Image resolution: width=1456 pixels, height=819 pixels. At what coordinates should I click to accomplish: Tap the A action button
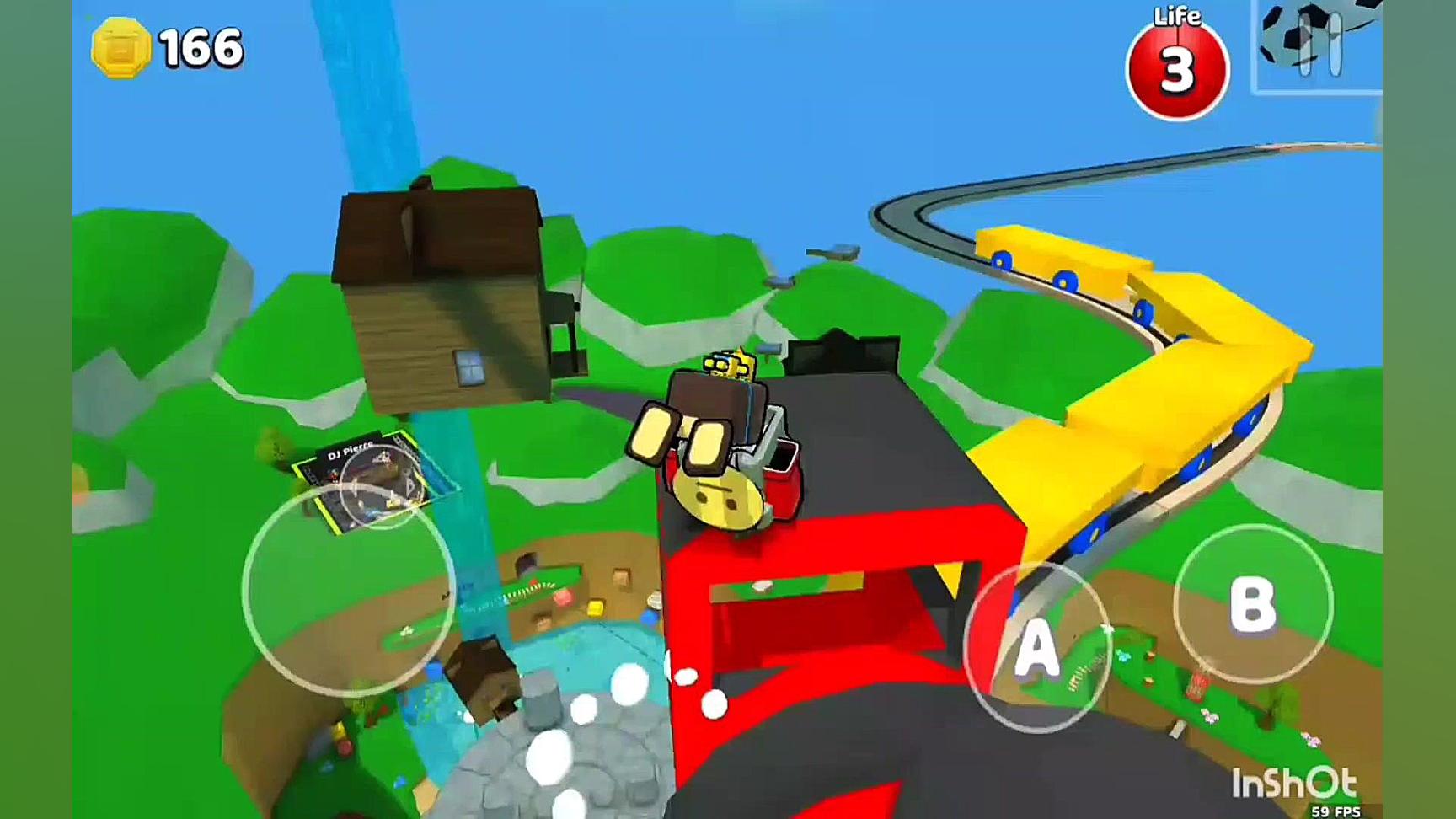pos(1036,647)
